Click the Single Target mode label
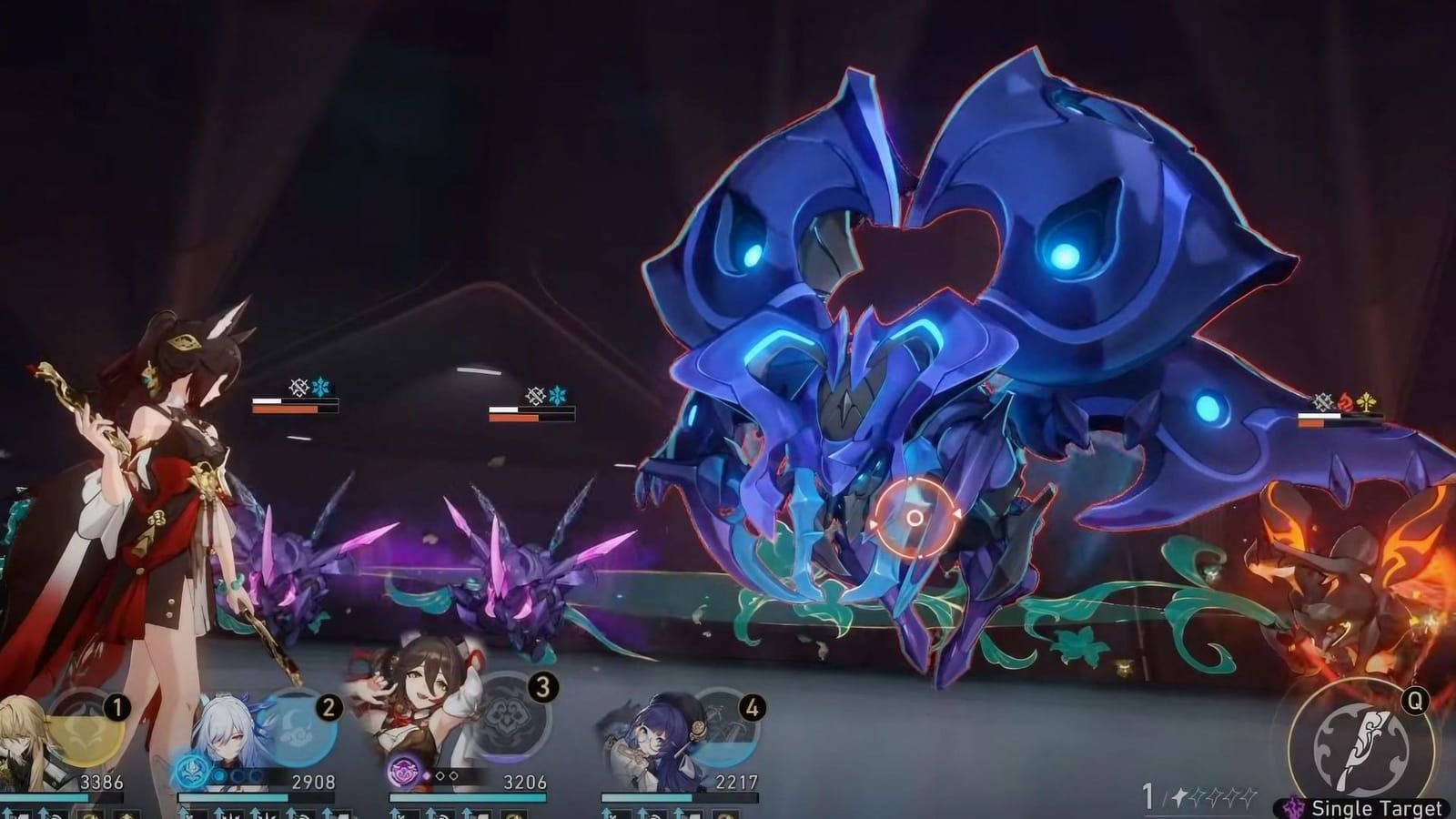This screenshot has height=819, width=1456. tap(1377, 807)
